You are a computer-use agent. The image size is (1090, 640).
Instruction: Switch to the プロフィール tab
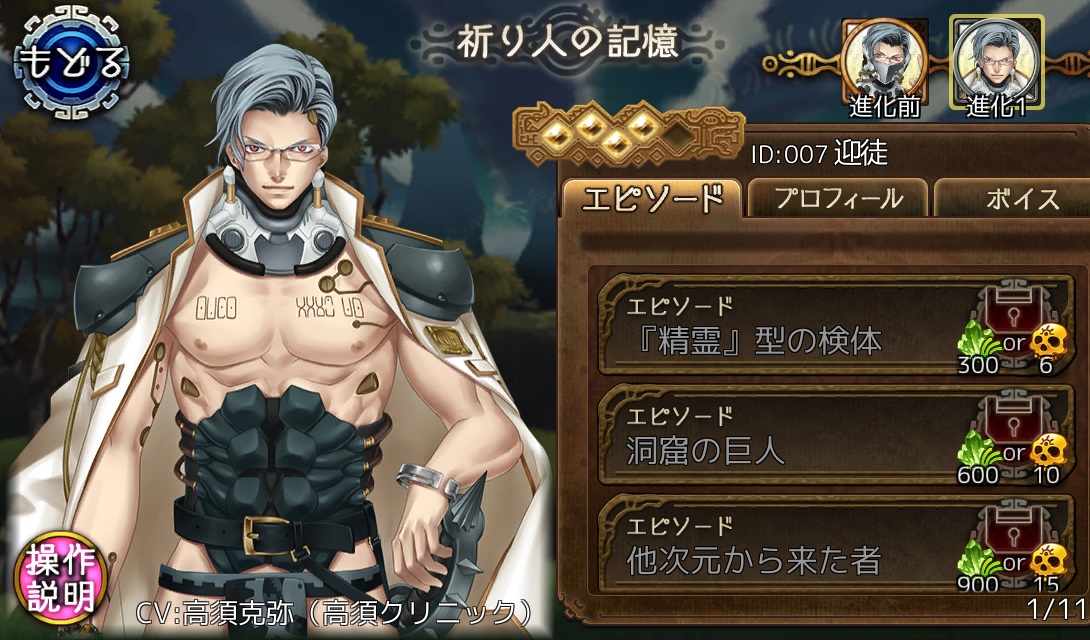pyautogui.click(x=838, y=197)
